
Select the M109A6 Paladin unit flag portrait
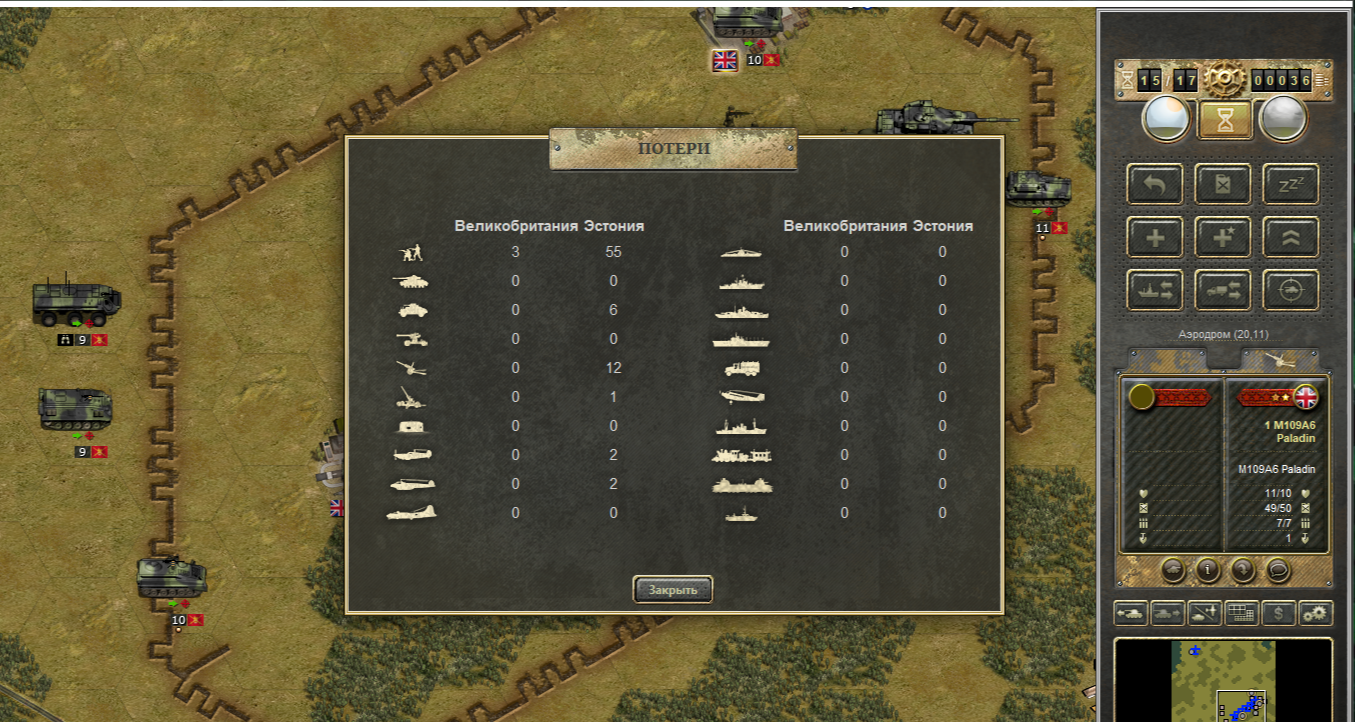coord(1304,397)
